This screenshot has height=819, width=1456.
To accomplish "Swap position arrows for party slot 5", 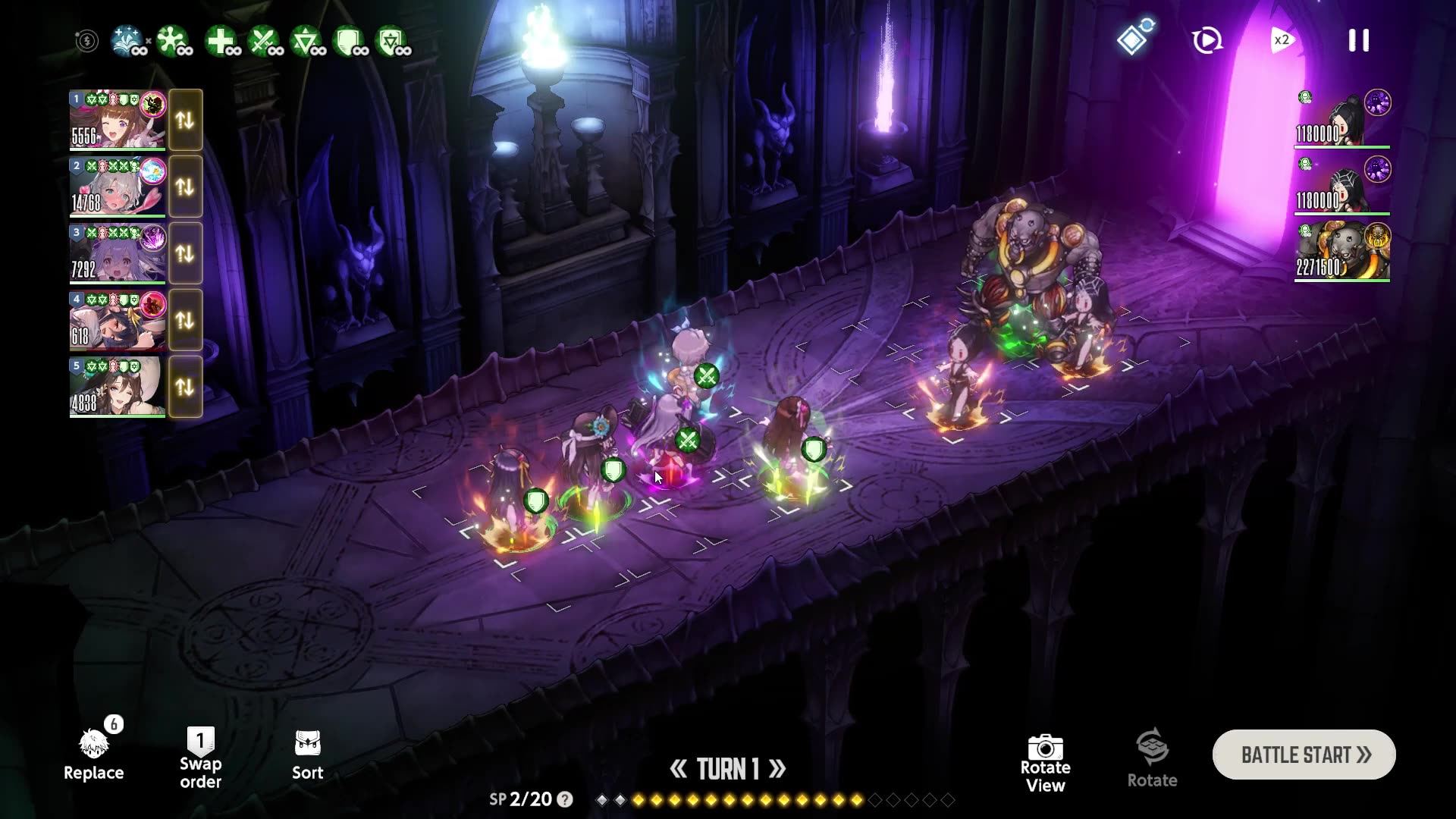I will pyautogui.click(x=185, y=388).
